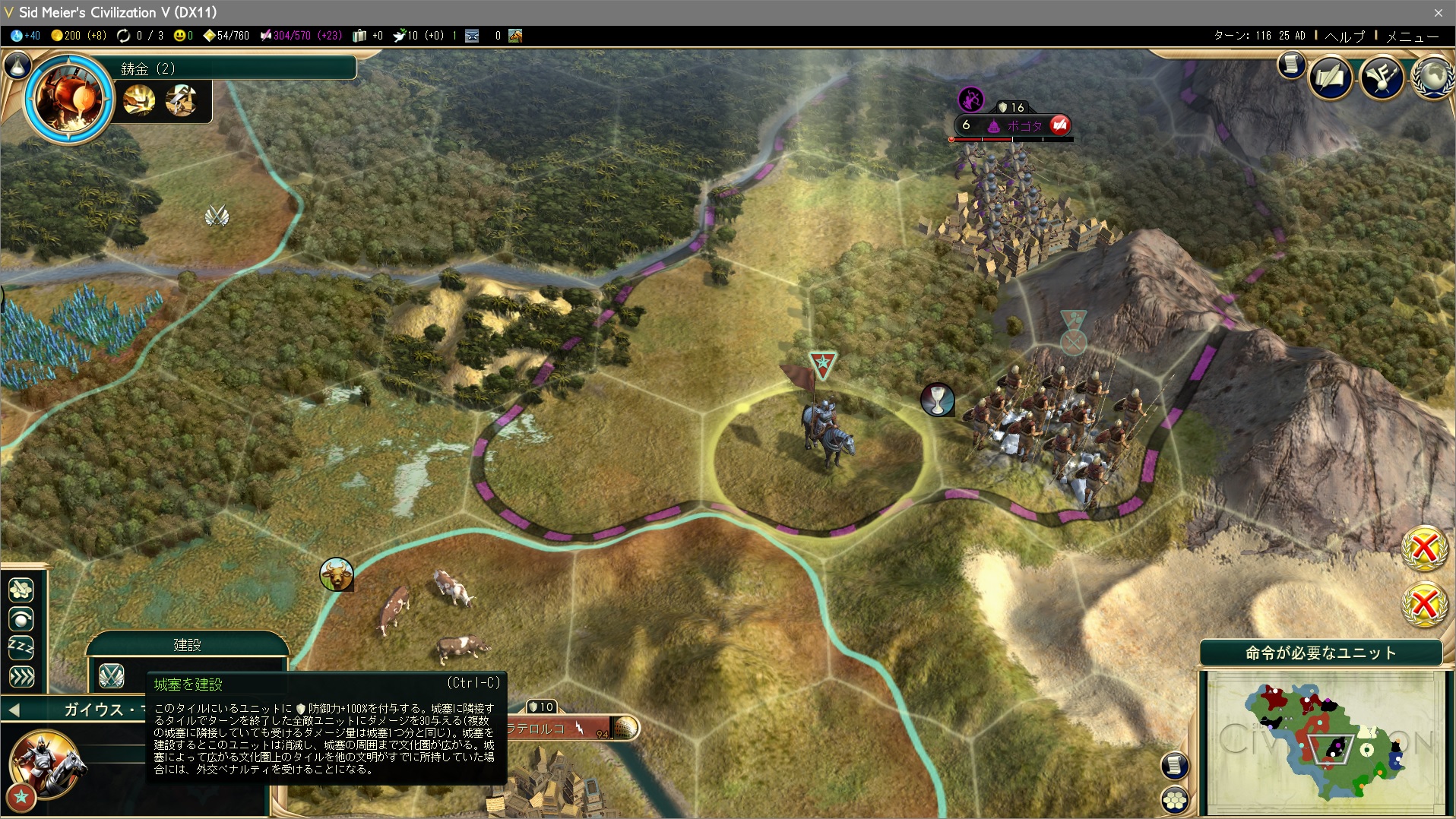Open the social policies scroll-and-quill button
Image resolution: width=1456 pixels, height=819 pixels.
[x=1330, y=77]
